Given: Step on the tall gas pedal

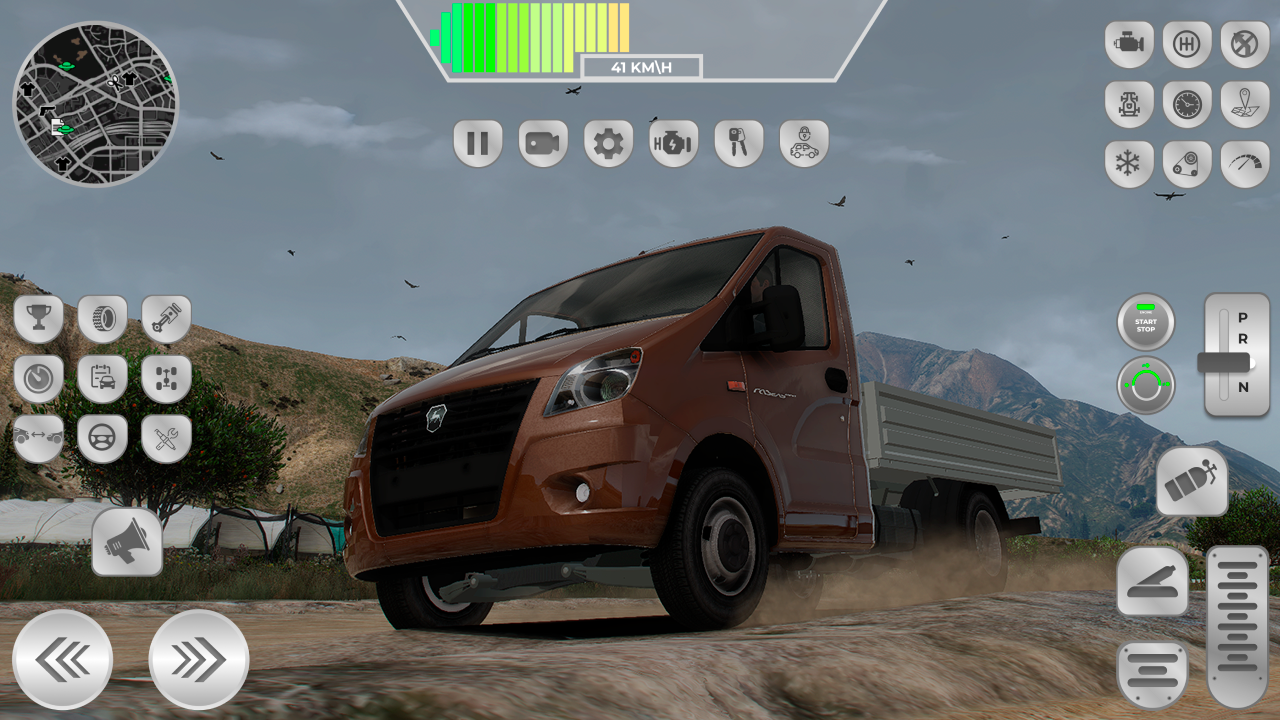Looking at the screenshot, I should point(1237,626).
